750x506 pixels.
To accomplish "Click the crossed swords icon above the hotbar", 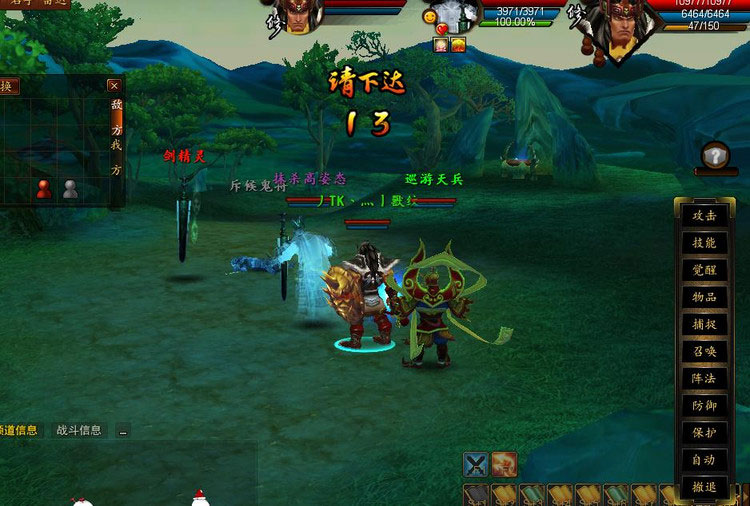I will (x=476, y=464).
